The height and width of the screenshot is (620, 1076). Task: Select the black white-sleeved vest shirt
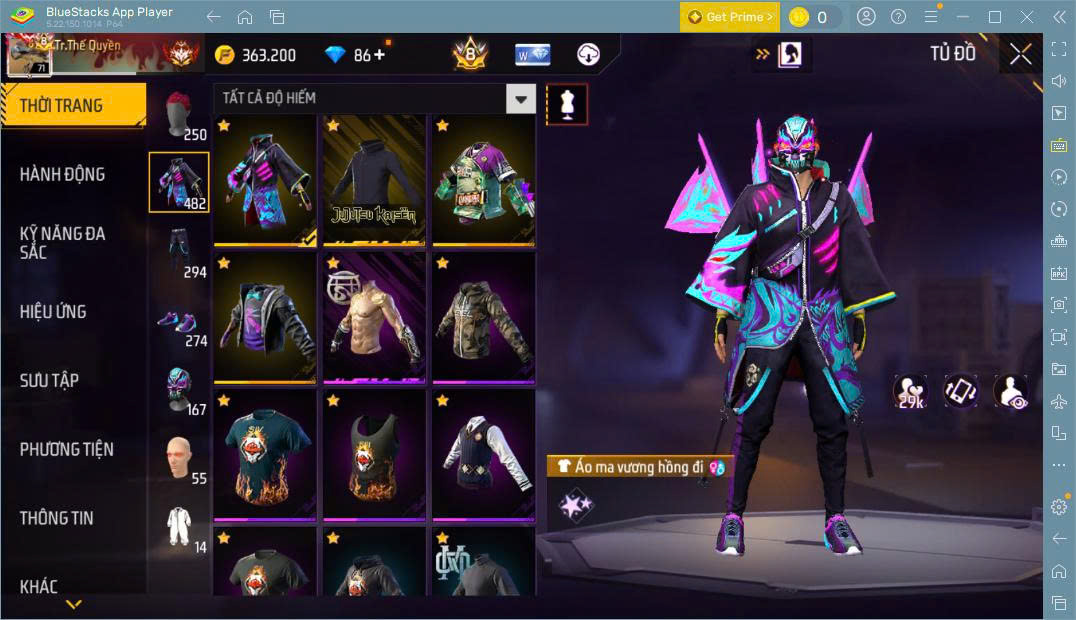(x=483, y=455)
